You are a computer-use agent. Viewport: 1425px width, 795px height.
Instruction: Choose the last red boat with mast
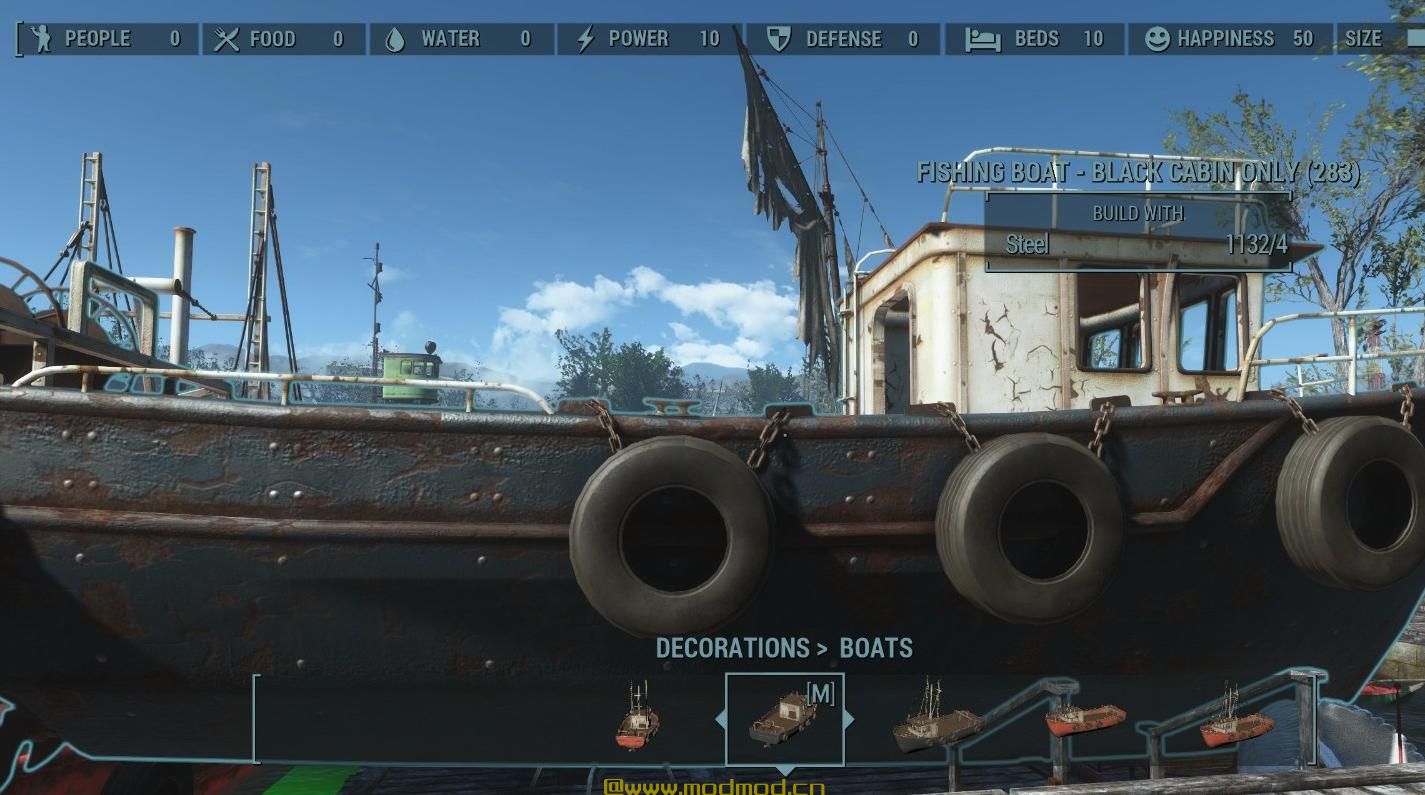coord(1236,721)
